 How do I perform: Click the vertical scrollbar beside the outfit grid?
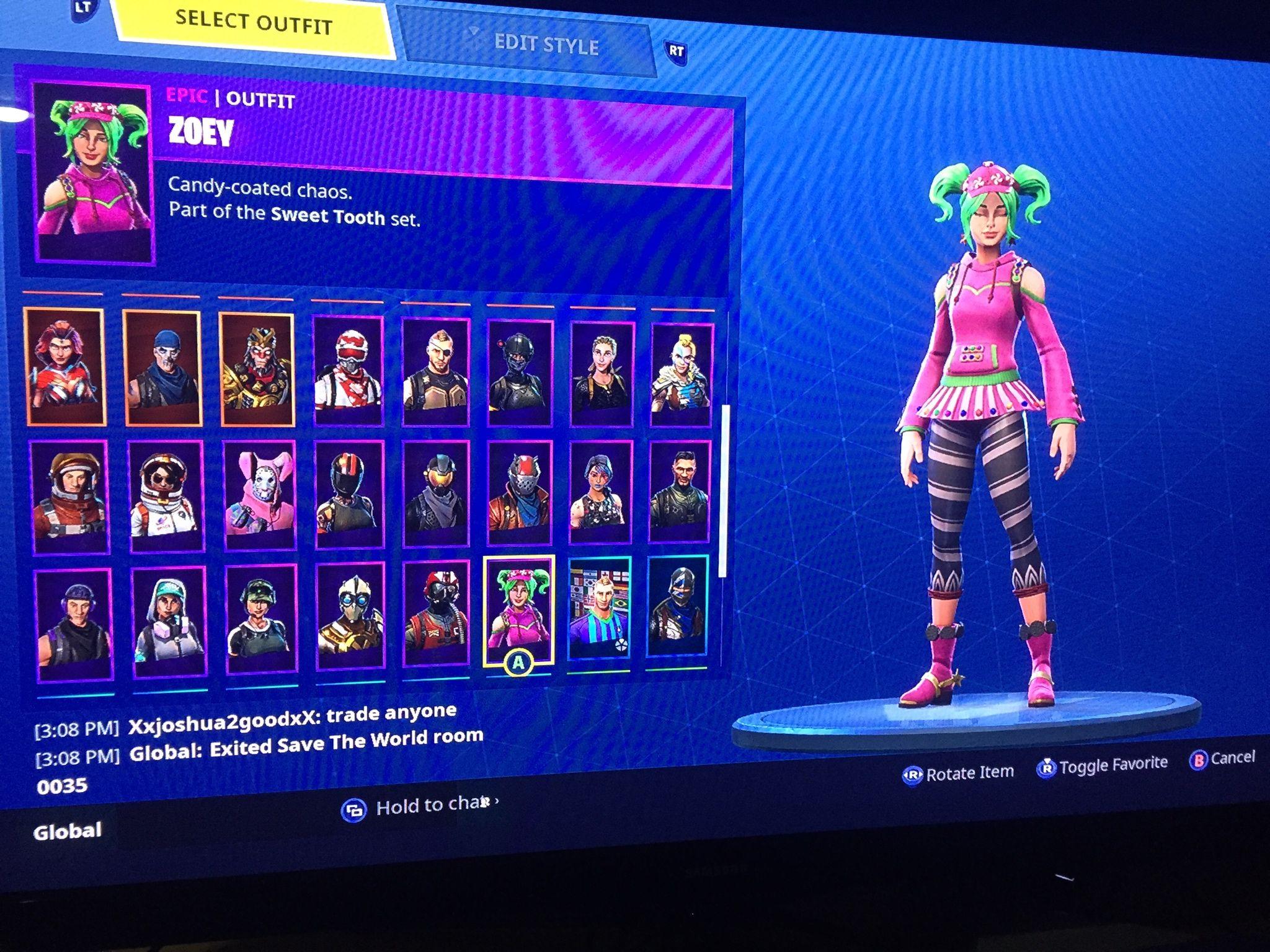coord(723,483)
